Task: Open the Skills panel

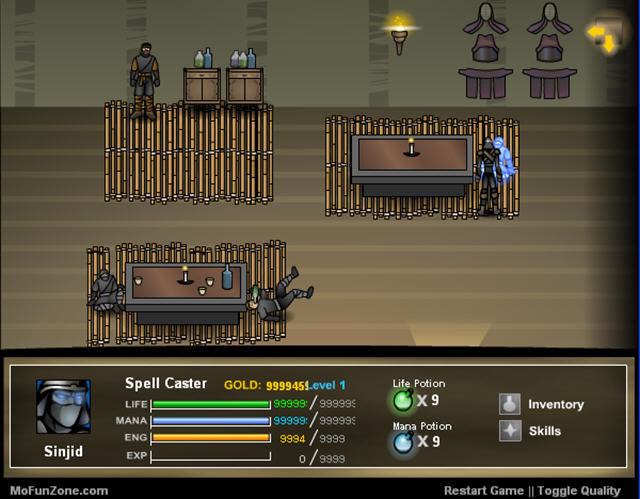Action: [x=533, y=431]
